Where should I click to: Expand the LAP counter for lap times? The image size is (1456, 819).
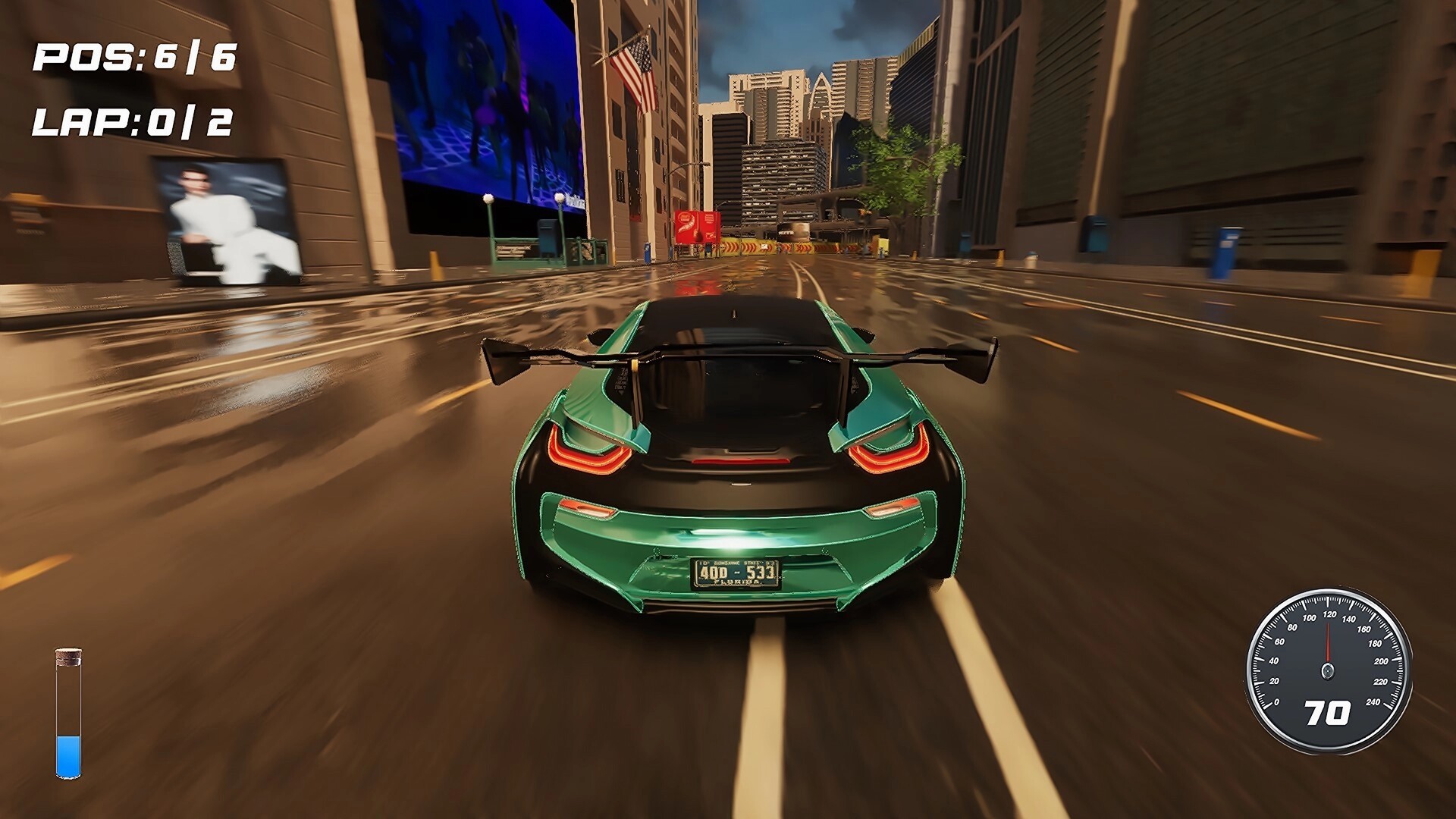(133, 121)
